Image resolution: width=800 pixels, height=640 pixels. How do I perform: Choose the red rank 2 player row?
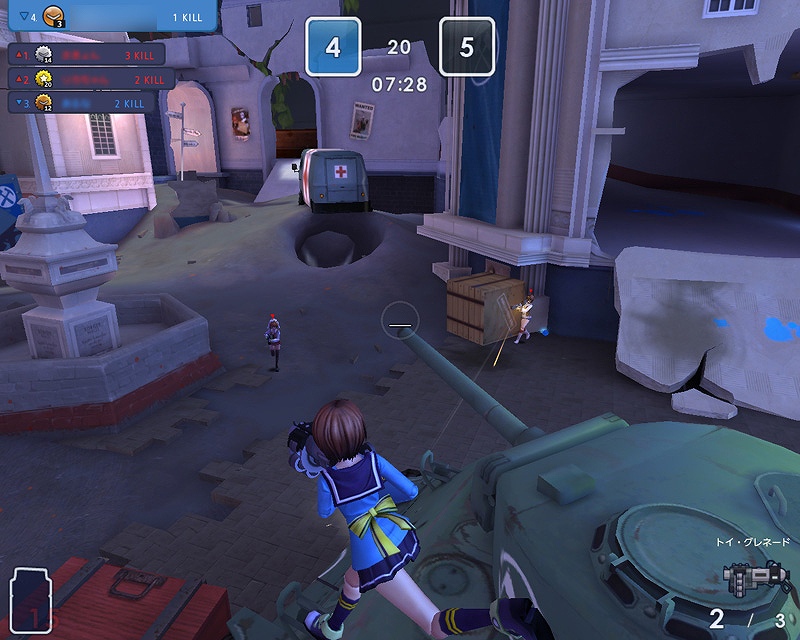point(90,78)
